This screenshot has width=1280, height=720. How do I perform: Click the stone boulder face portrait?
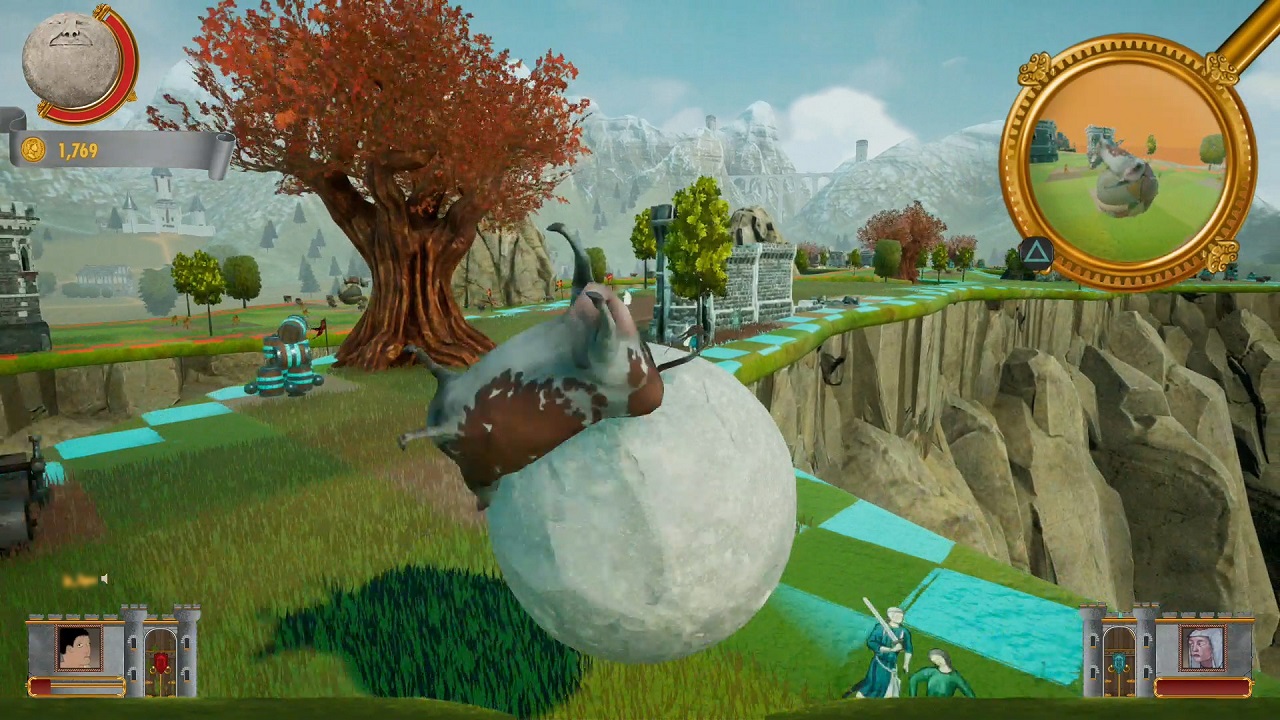coord(70,60)
